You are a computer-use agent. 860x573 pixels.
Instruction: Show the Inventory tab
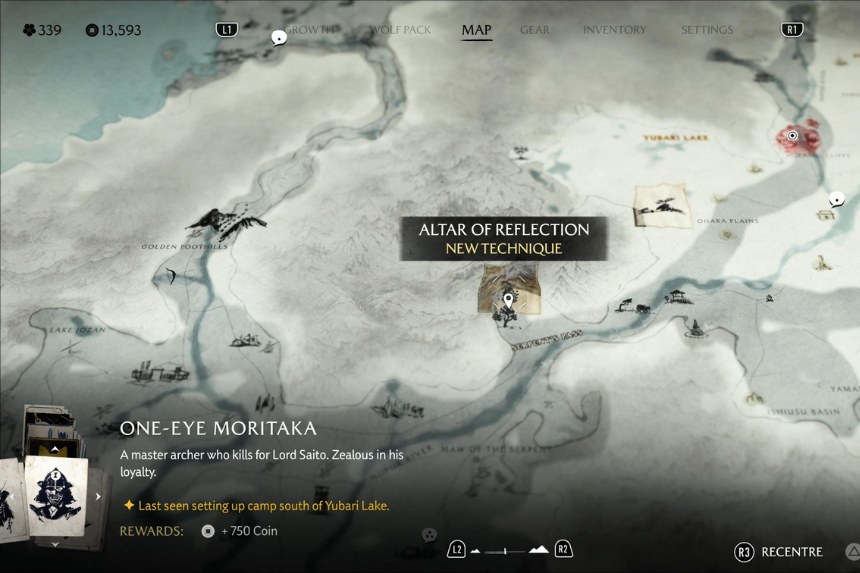(615, 30)
